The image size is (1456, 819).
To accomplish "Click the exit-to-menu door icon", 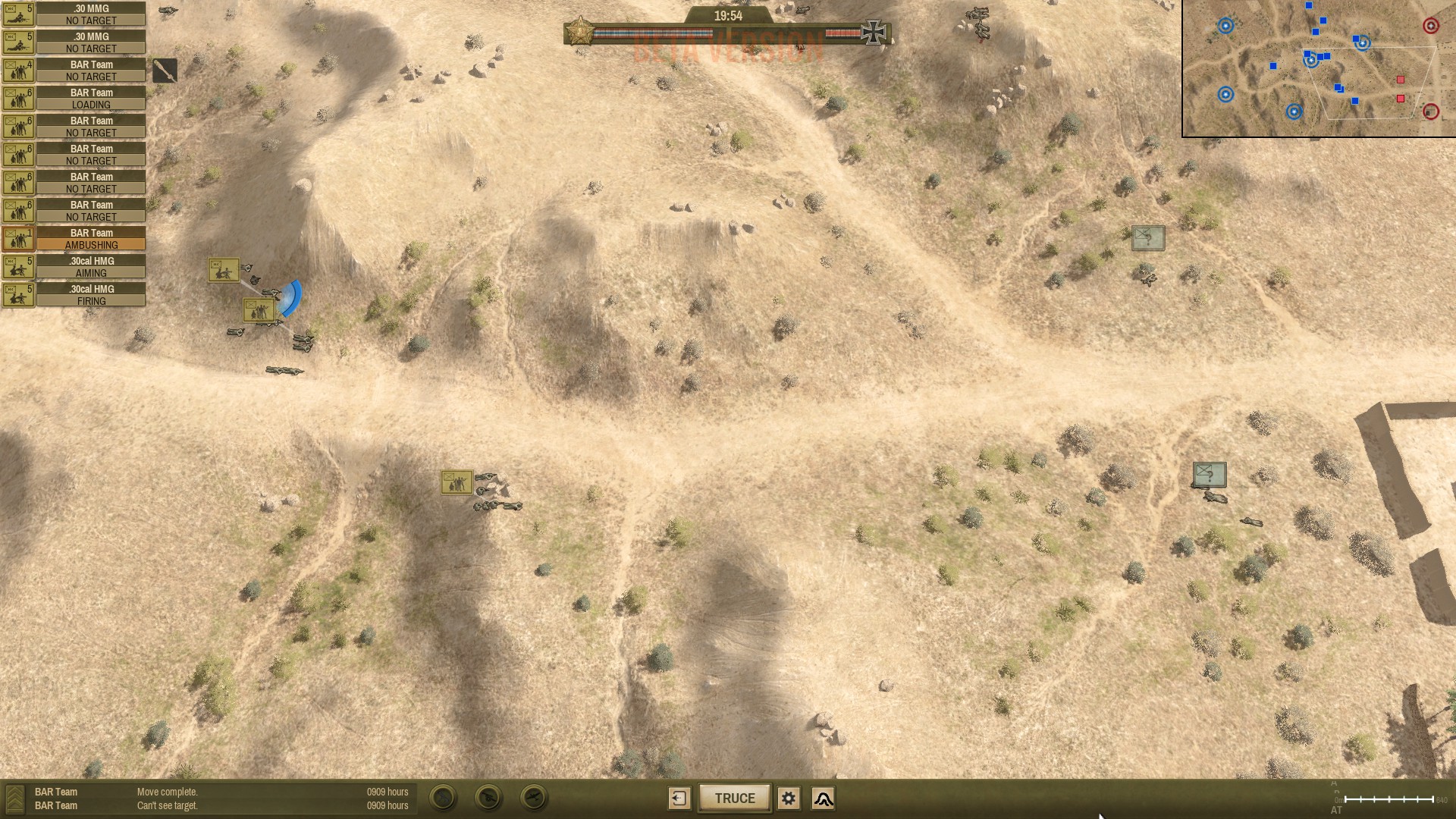I will pyautogui.click(x=679, y=798).
